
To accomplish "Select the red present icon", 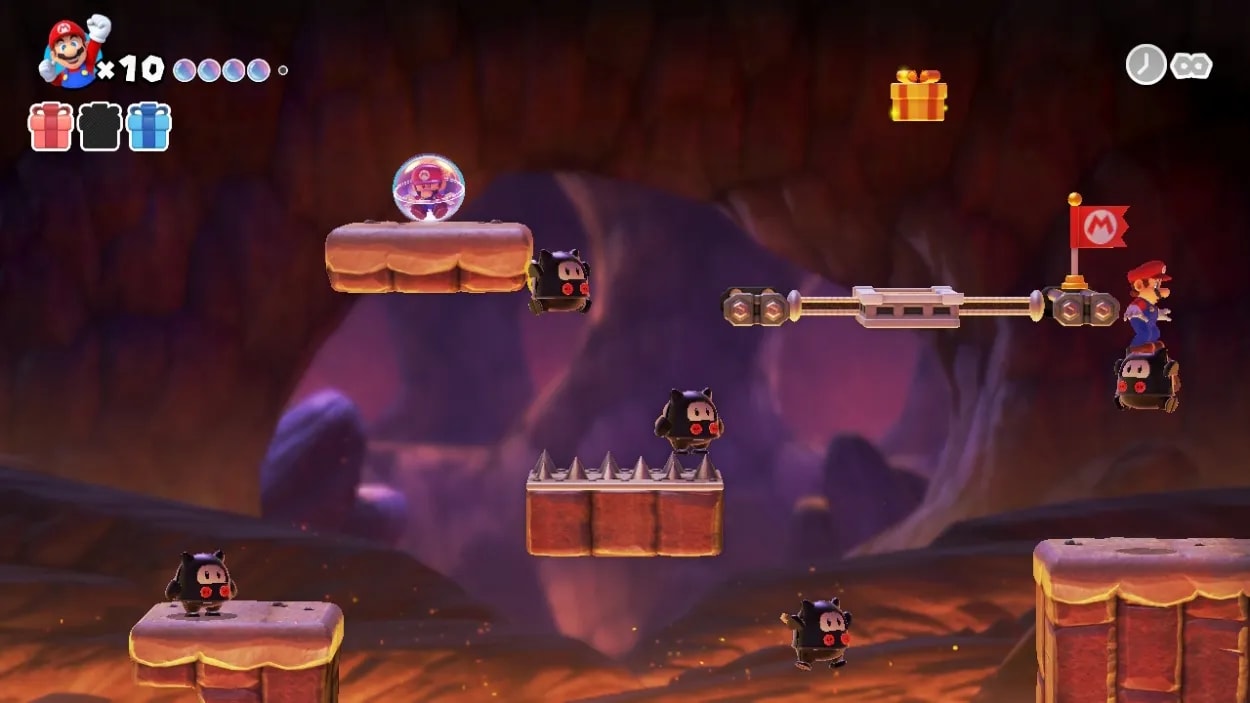I will [x=50, y=127].
